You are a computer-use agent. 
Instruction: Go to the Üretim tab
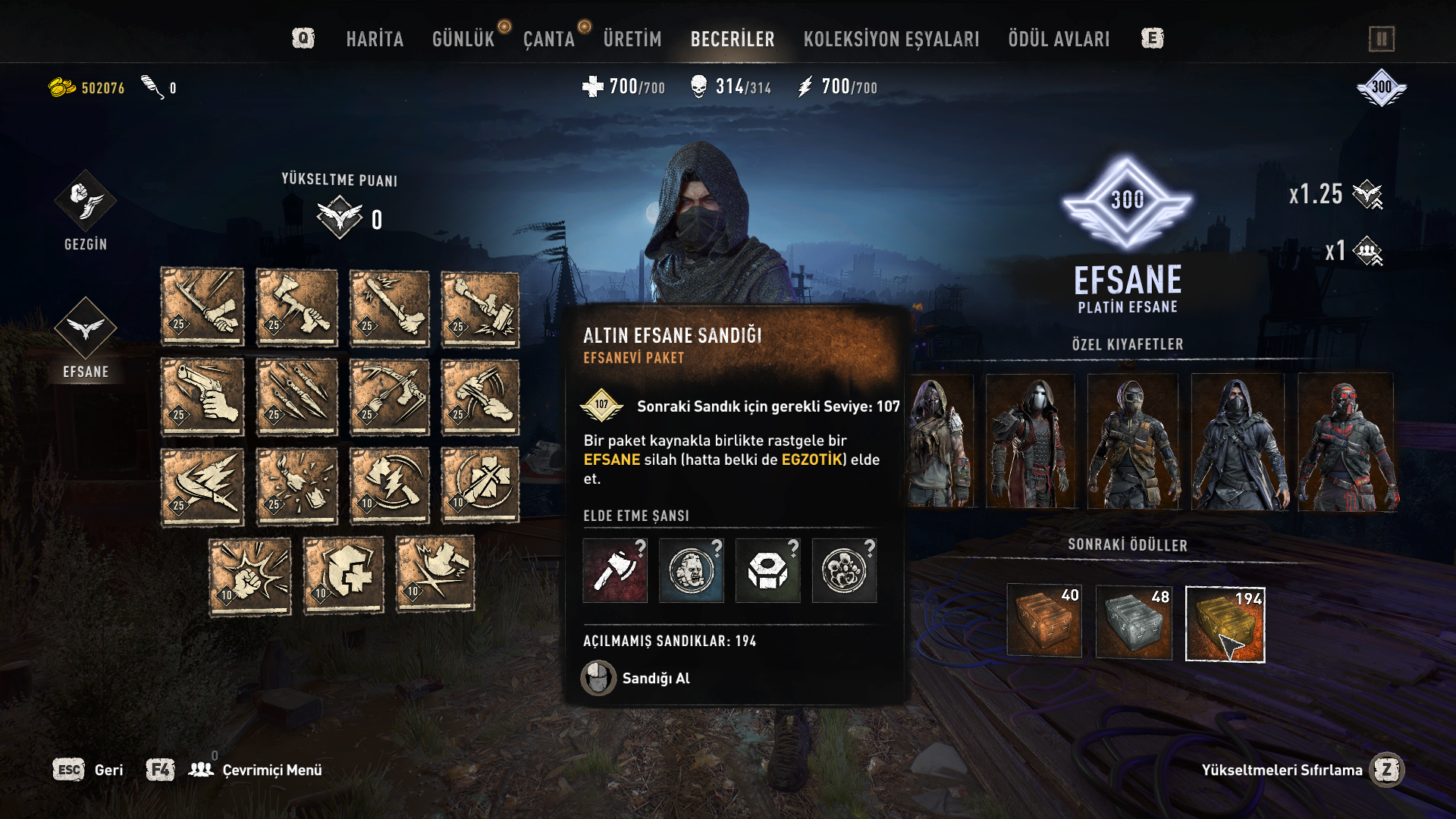pyautogui.click(x=632, y=39)
